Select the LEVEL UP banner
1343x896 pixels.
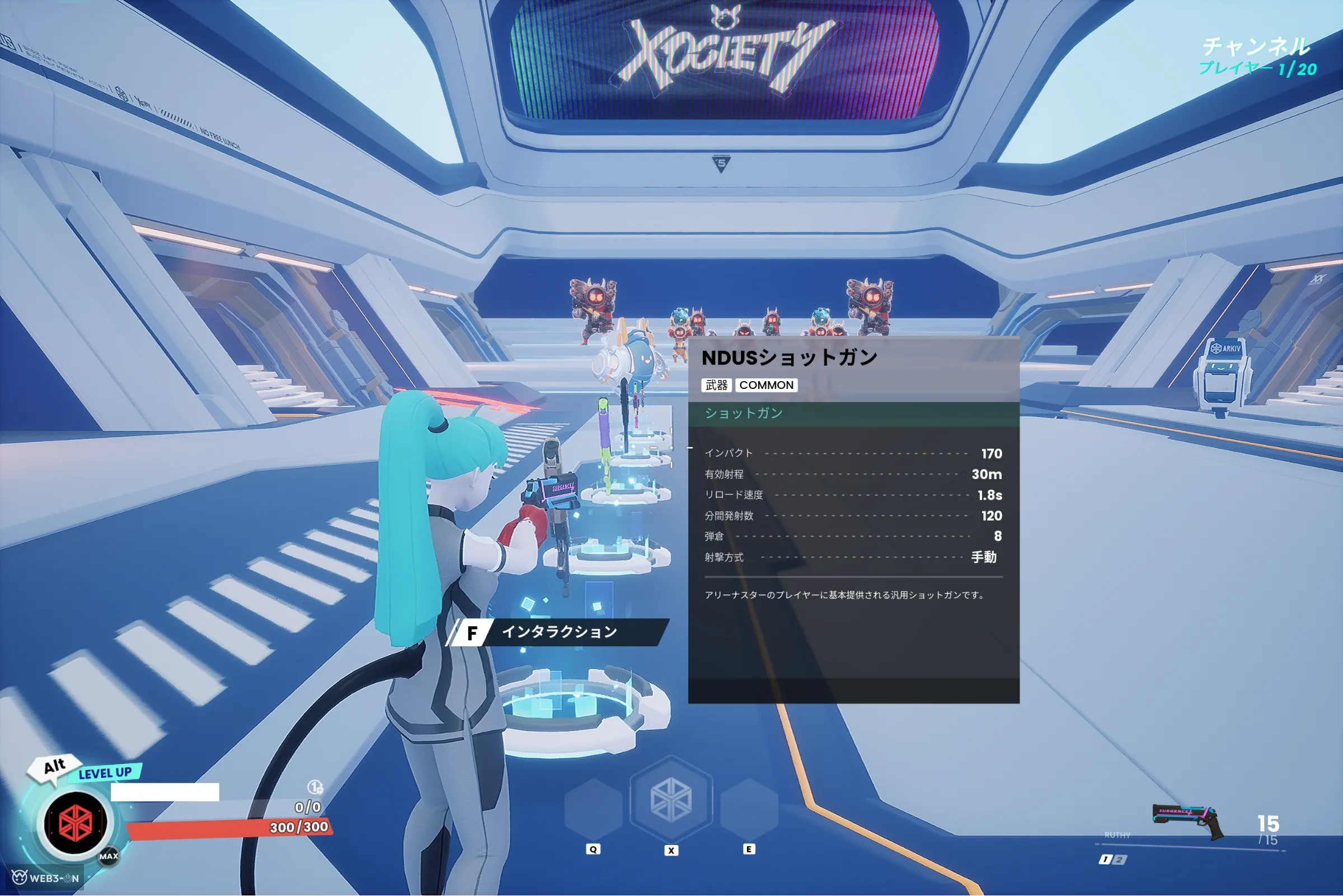pos(105,773)
